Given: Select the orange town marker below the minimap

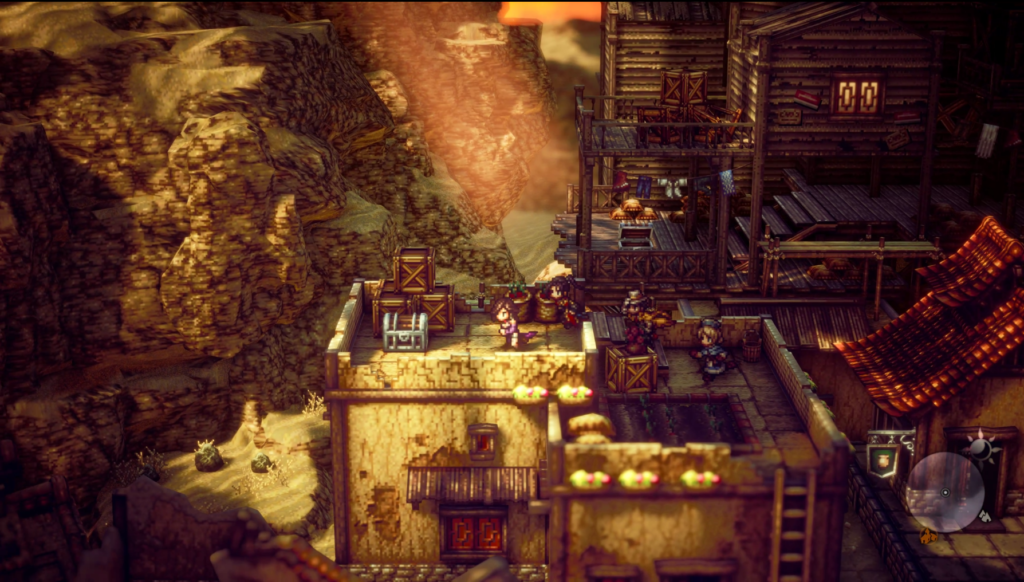Looking at the screenshot, I should [927, 537].
